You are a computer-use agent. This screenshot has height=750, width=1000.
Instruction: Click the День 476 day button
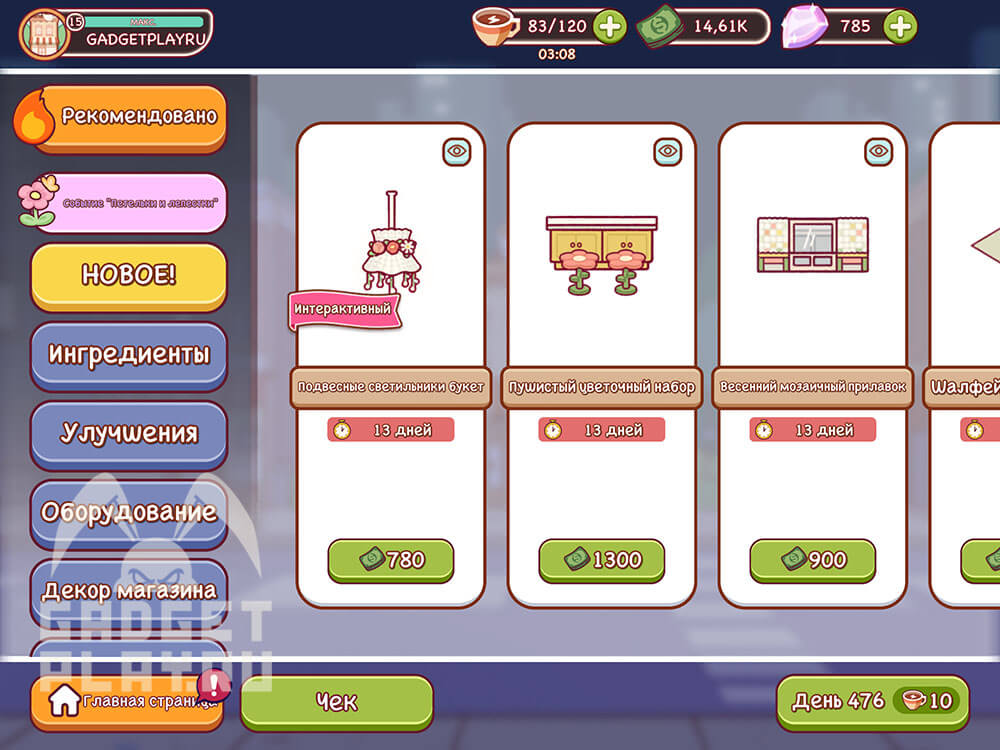pyautogui.click(x=872, y=701)
